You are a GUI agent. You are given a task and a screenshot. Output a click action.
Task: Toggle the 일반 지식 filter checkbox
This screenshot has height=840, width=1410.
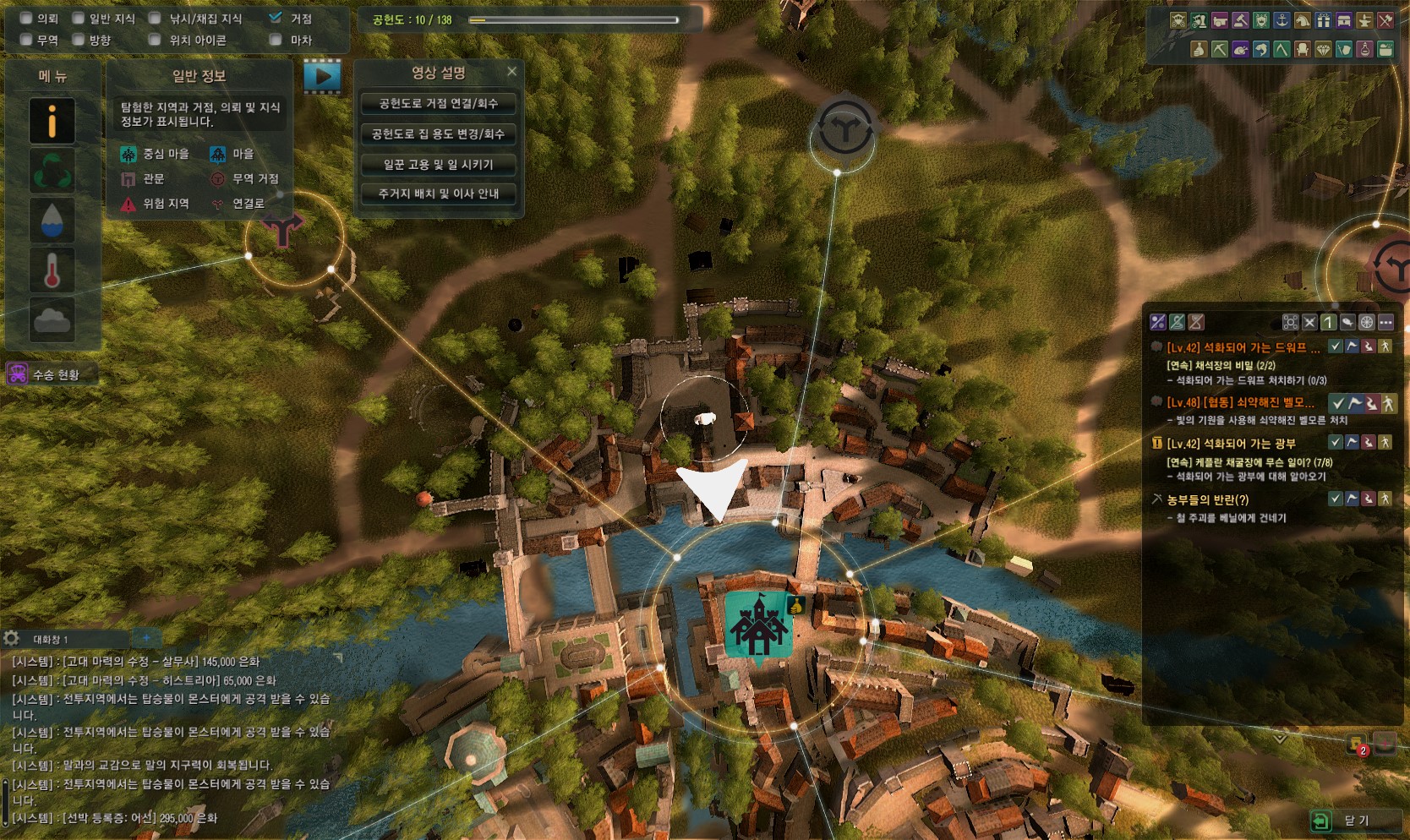click(79, 19)
